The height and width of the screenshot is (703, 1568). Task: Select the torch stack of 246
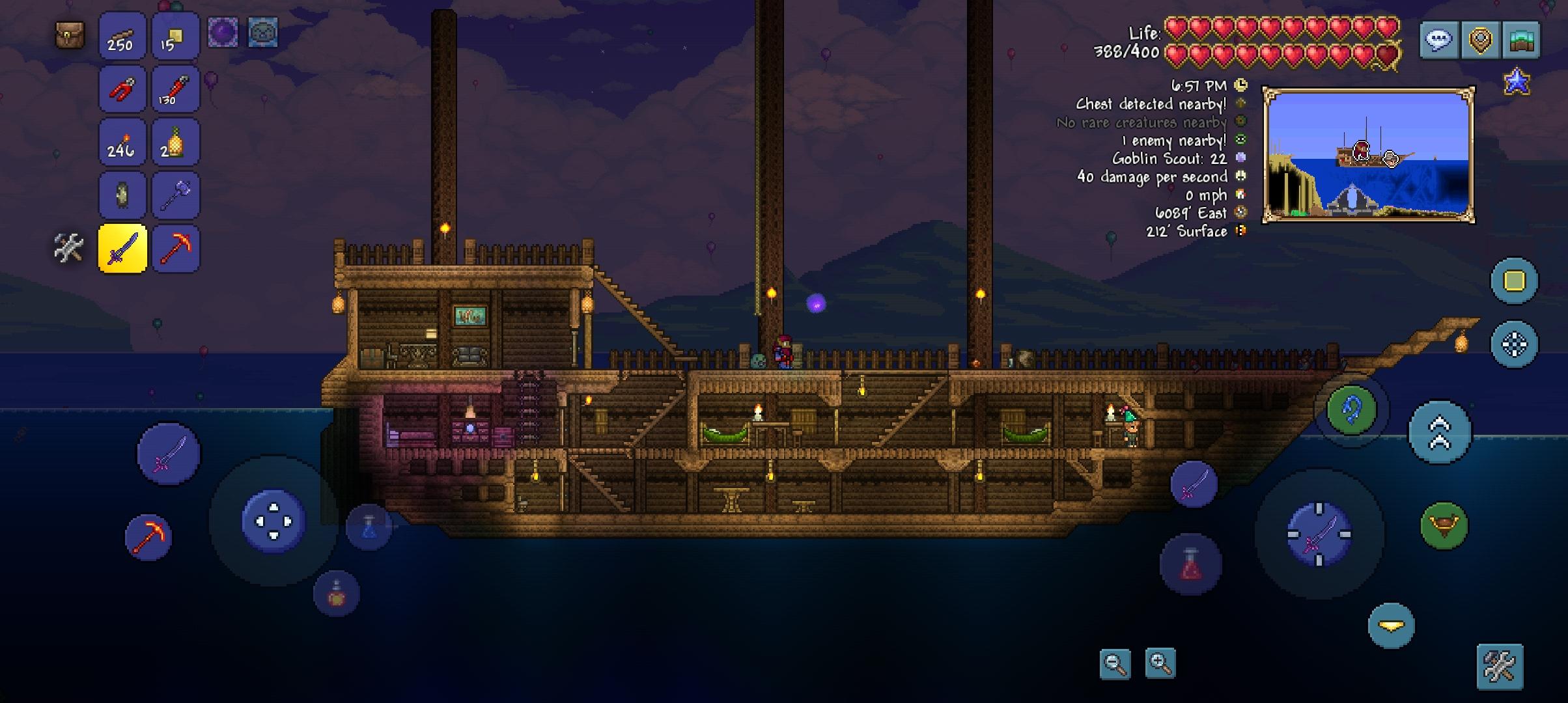122,143
